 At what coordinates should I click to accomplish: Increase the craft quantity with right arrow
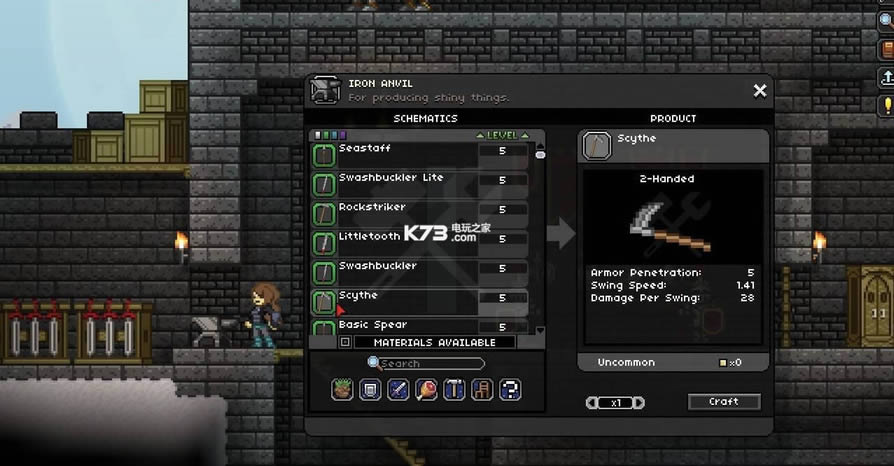639,403
